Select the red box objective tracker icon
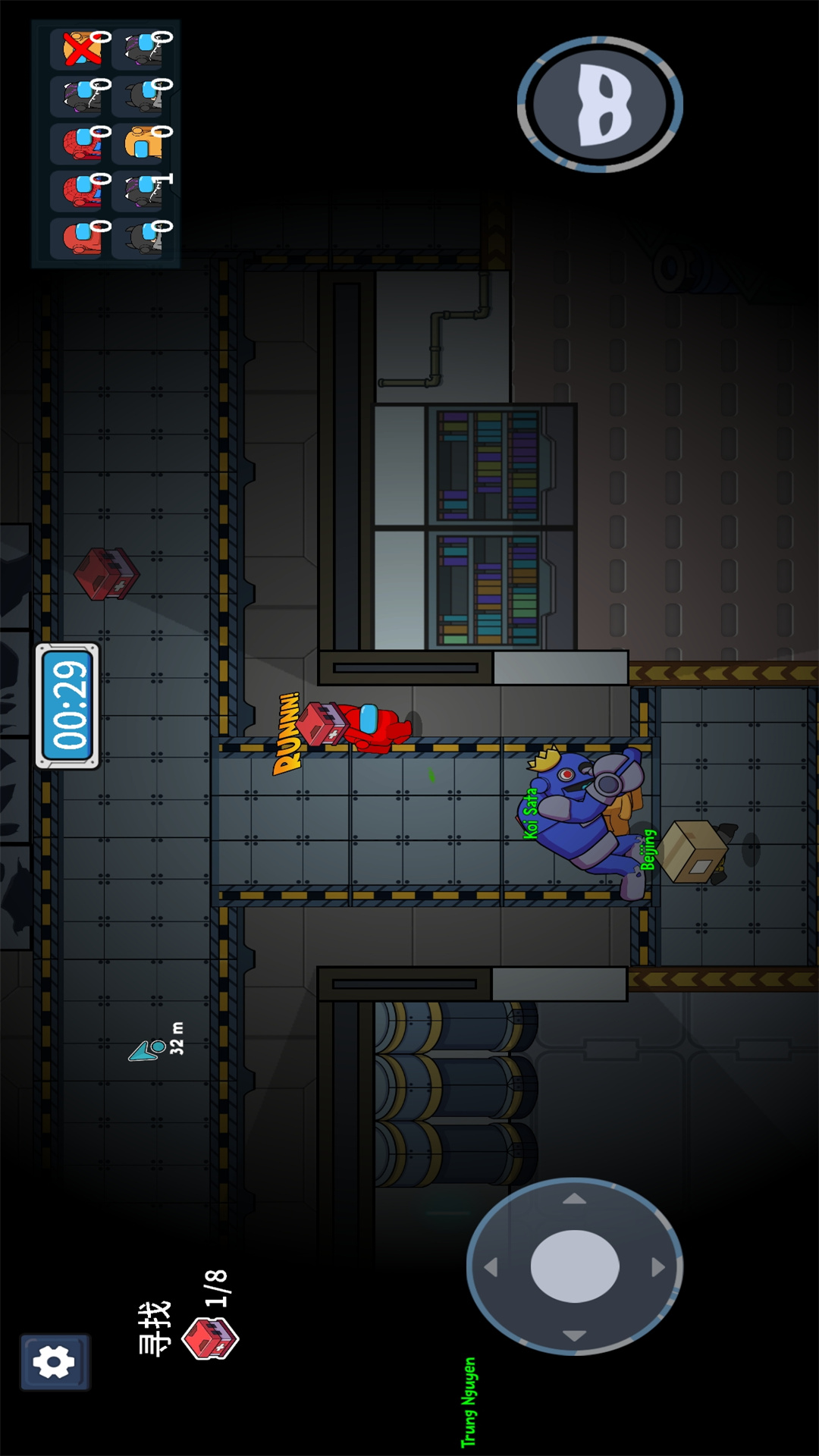The width and height of the screenshot is (819, 1456). point(210,1338)
